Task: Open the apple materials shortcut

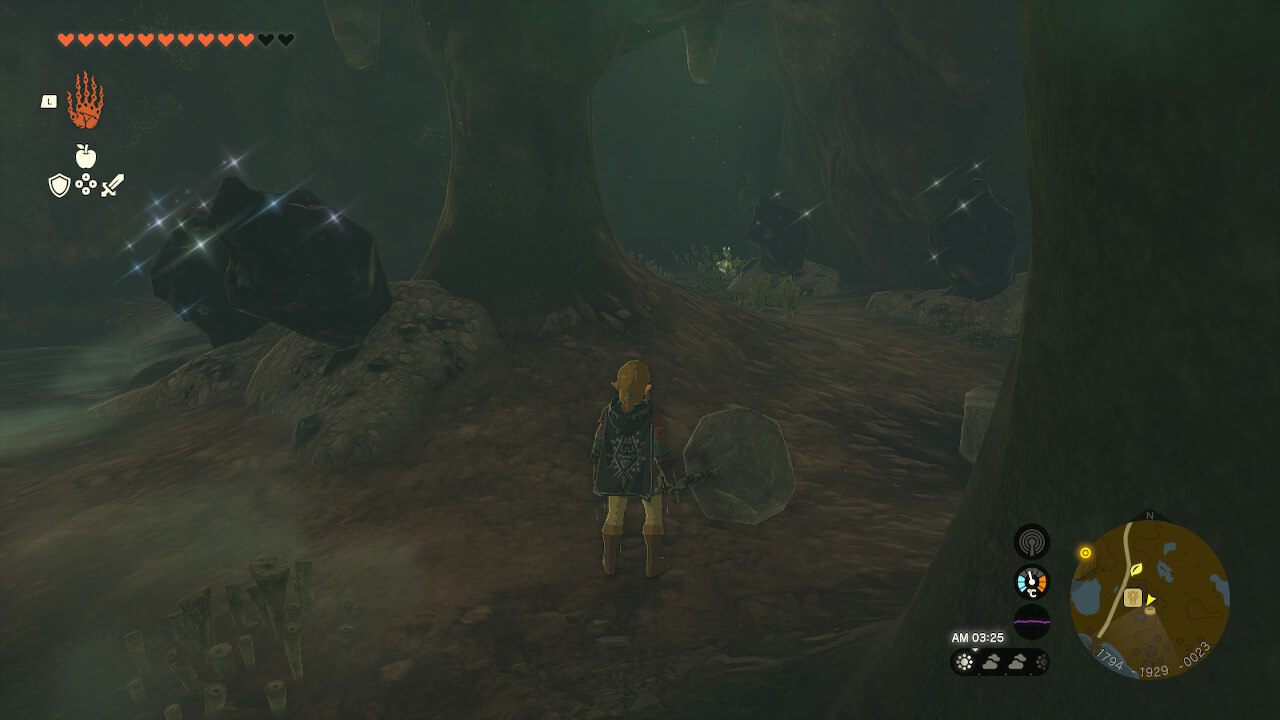Action: 86,156
